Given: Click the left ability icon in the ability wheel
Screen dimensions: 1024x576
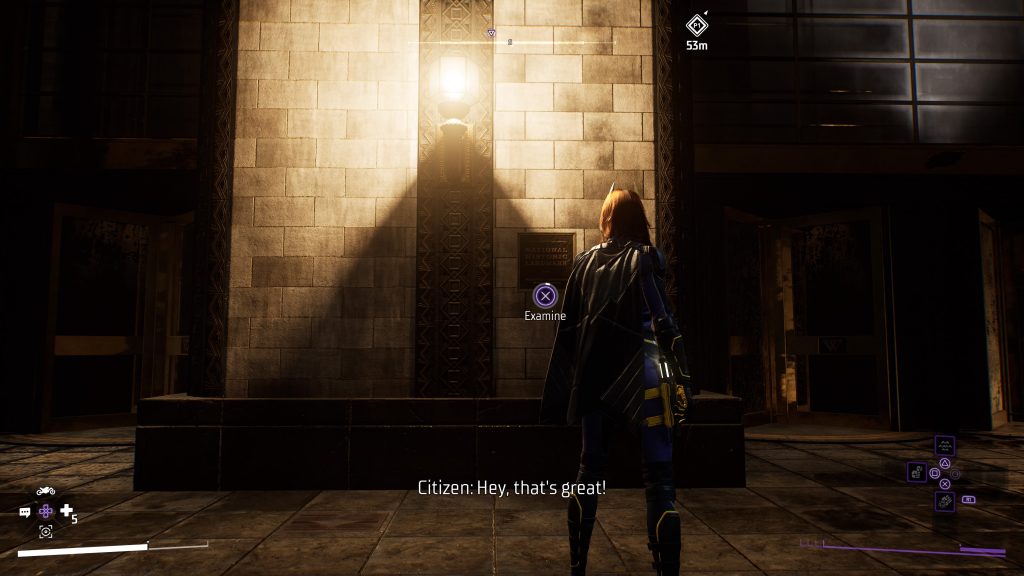Looking at the screenshot, I should (x=918, y=472).
